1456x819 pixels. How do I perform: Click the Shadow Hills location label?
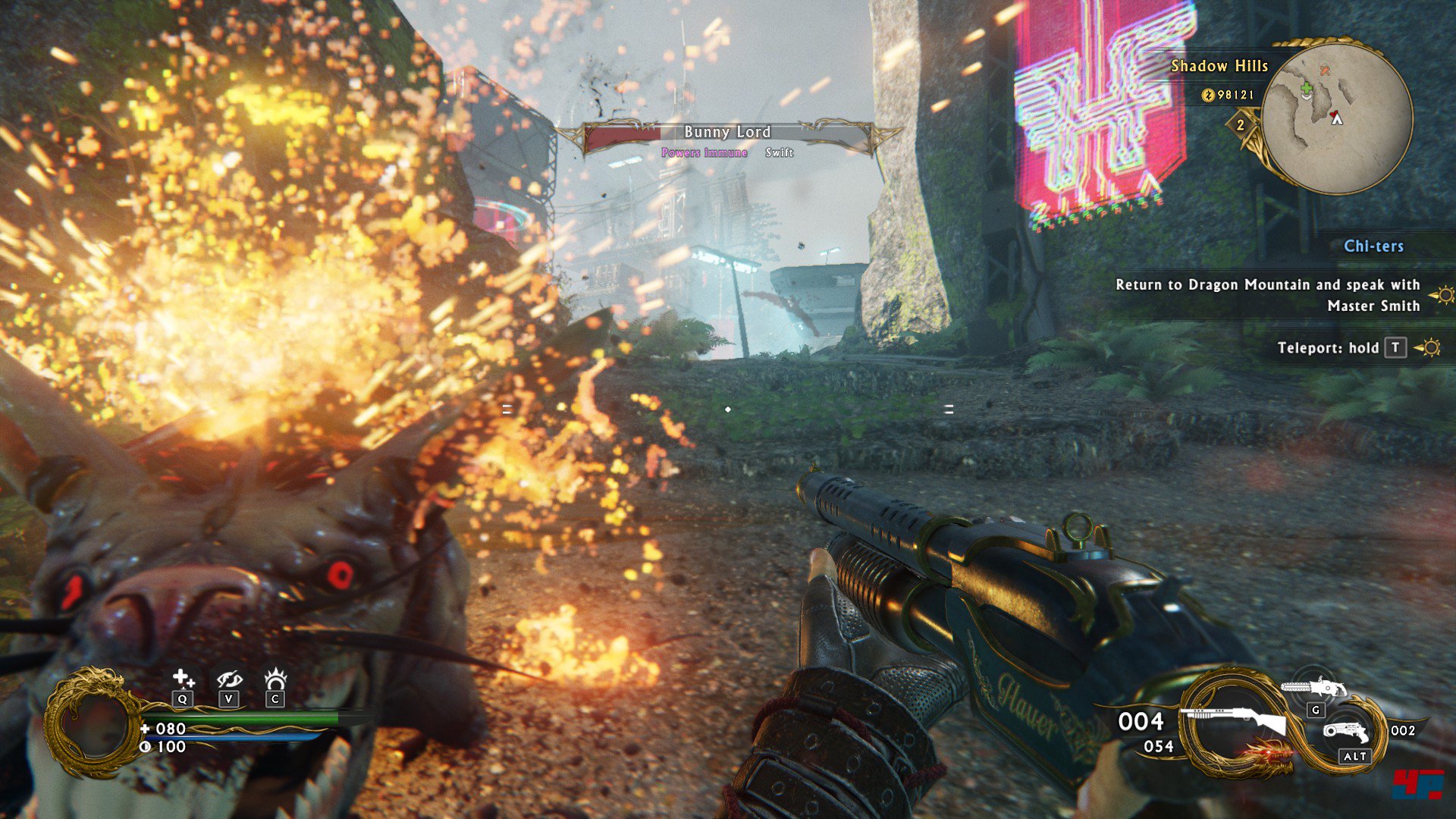[1219, 67]
